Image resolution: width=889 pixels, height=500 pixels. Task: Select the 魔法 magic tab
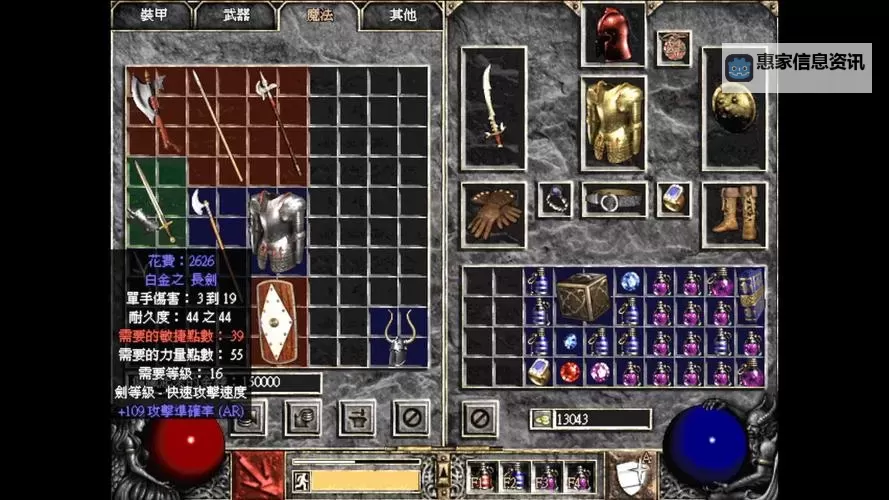[x=320, y=15]
